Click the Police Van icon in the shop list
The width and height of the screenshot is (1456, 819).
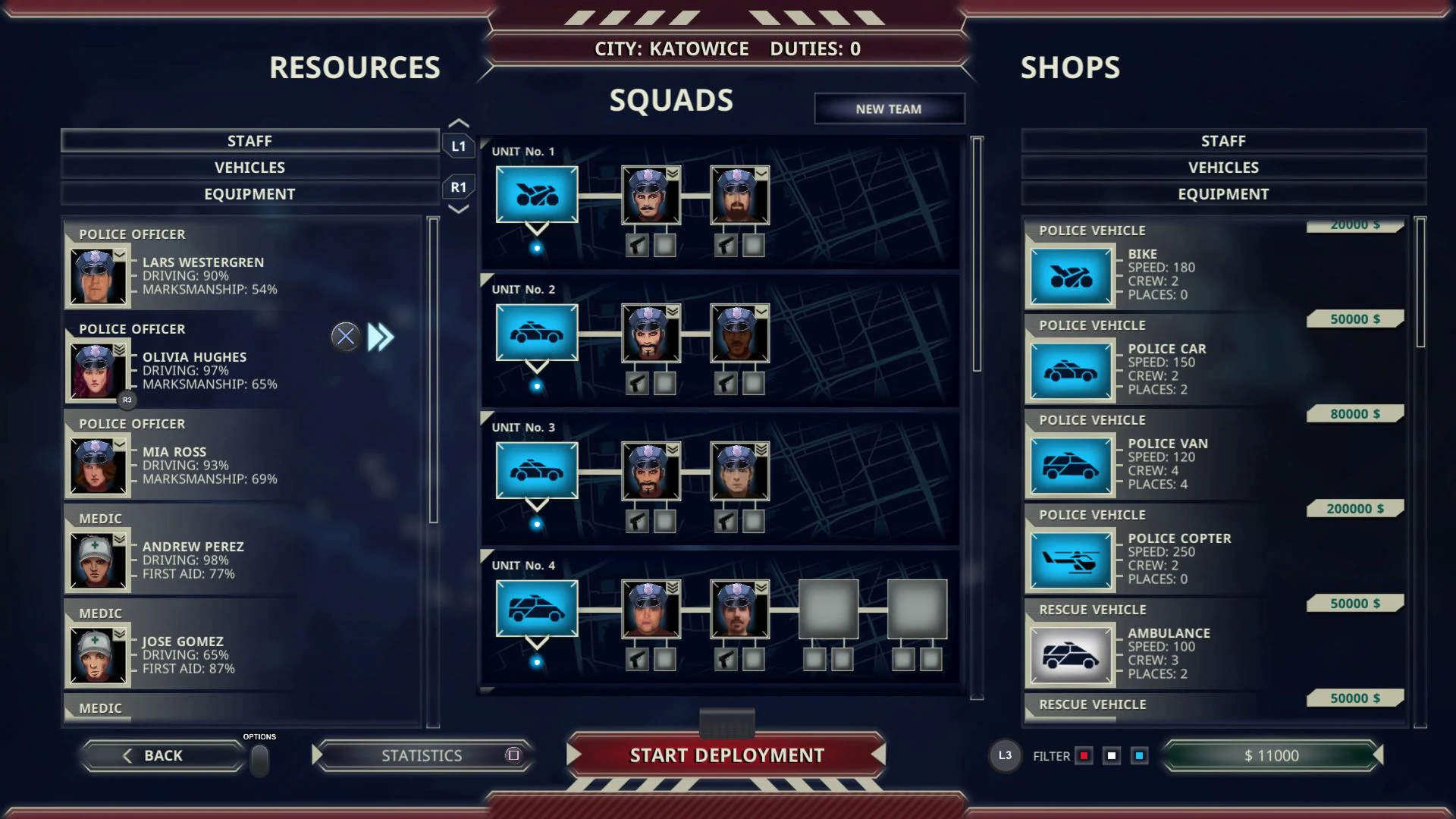pos(1070,464)
